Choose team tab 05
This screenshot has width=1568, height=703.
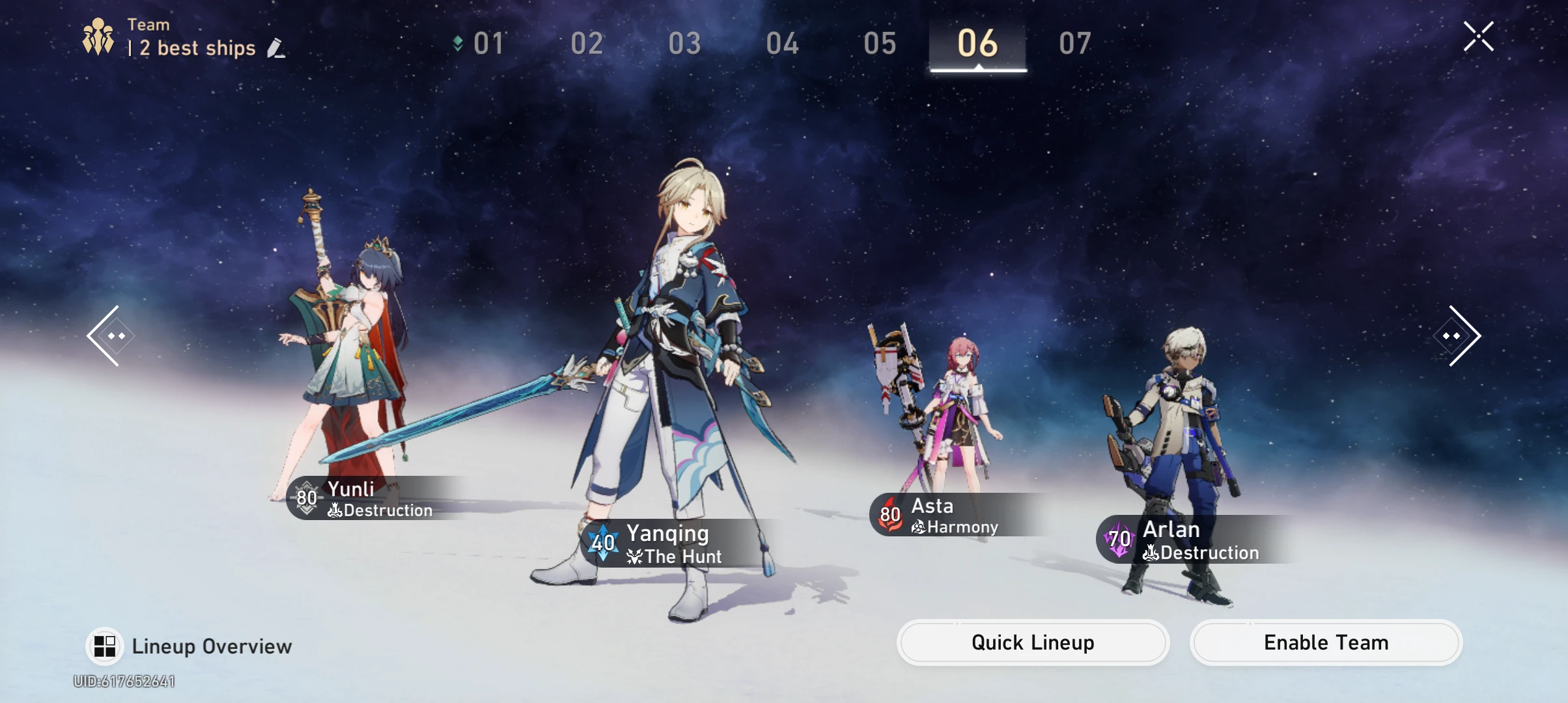(880, 44)
